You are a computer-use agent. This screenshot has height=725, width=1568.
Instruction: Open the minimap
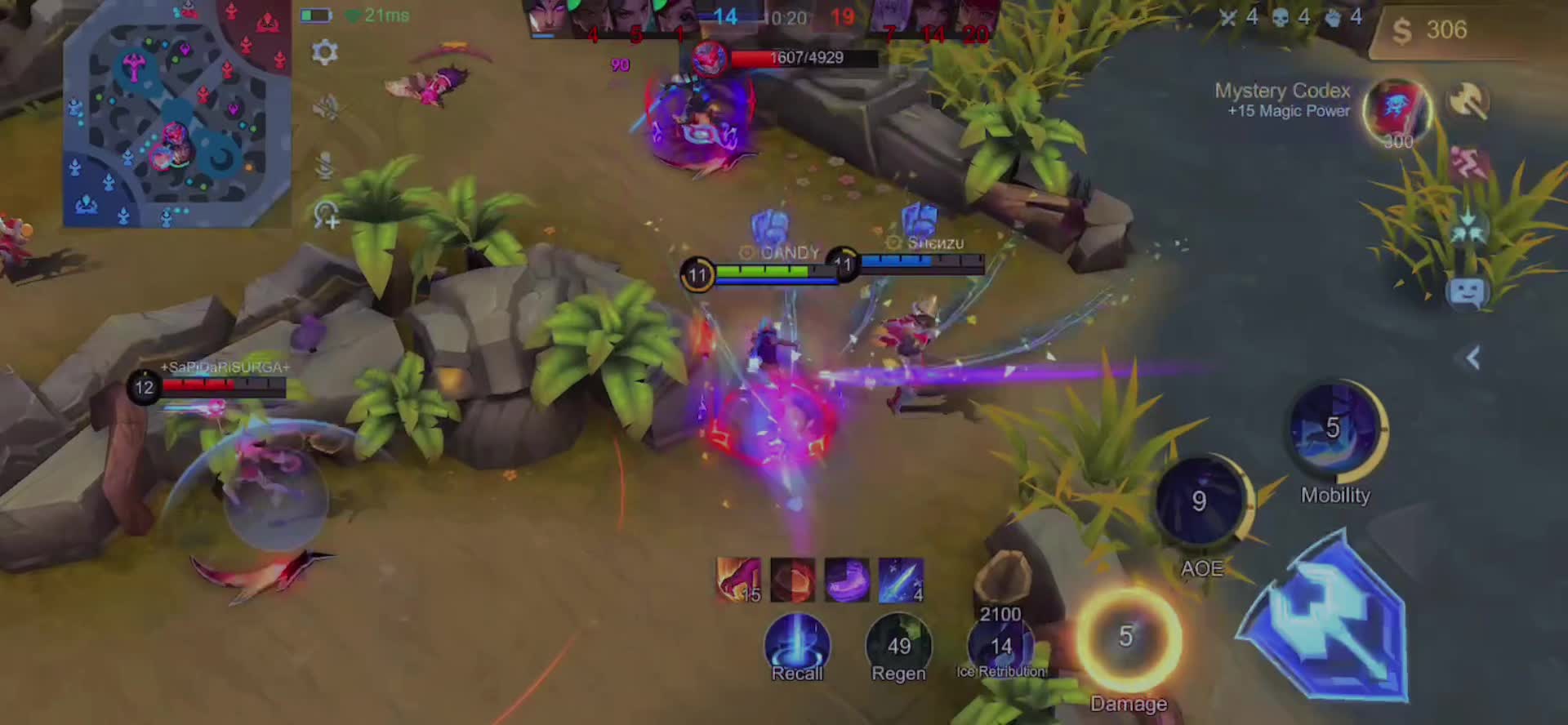[x=177, y=114]
